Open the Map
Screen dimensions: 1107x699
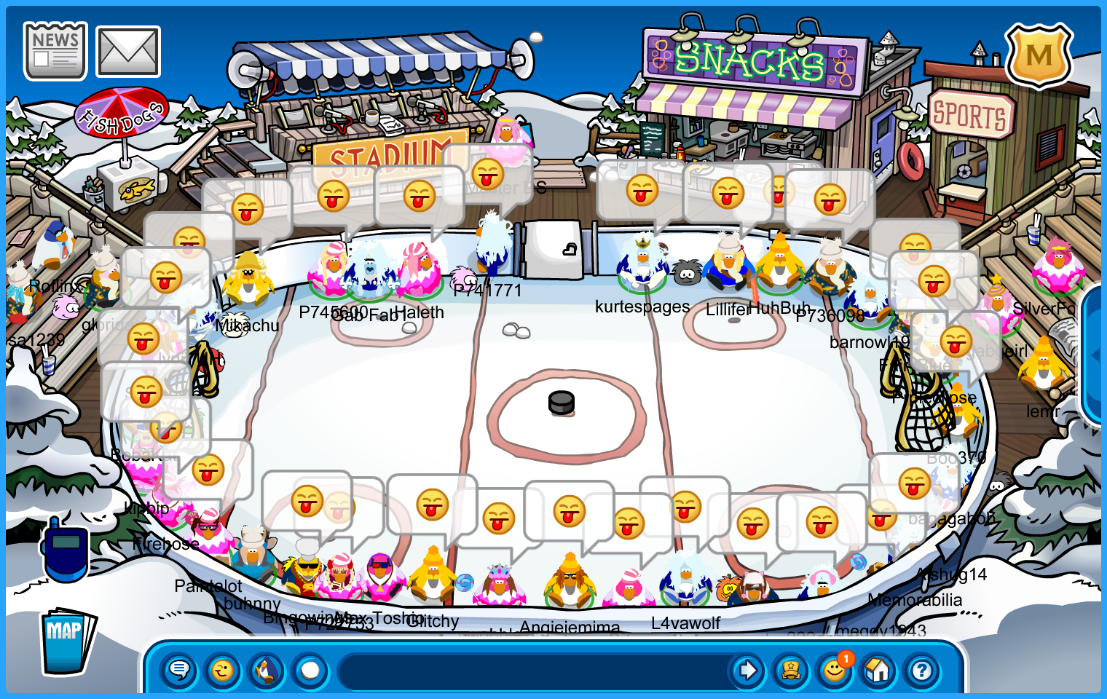point(67,638)
